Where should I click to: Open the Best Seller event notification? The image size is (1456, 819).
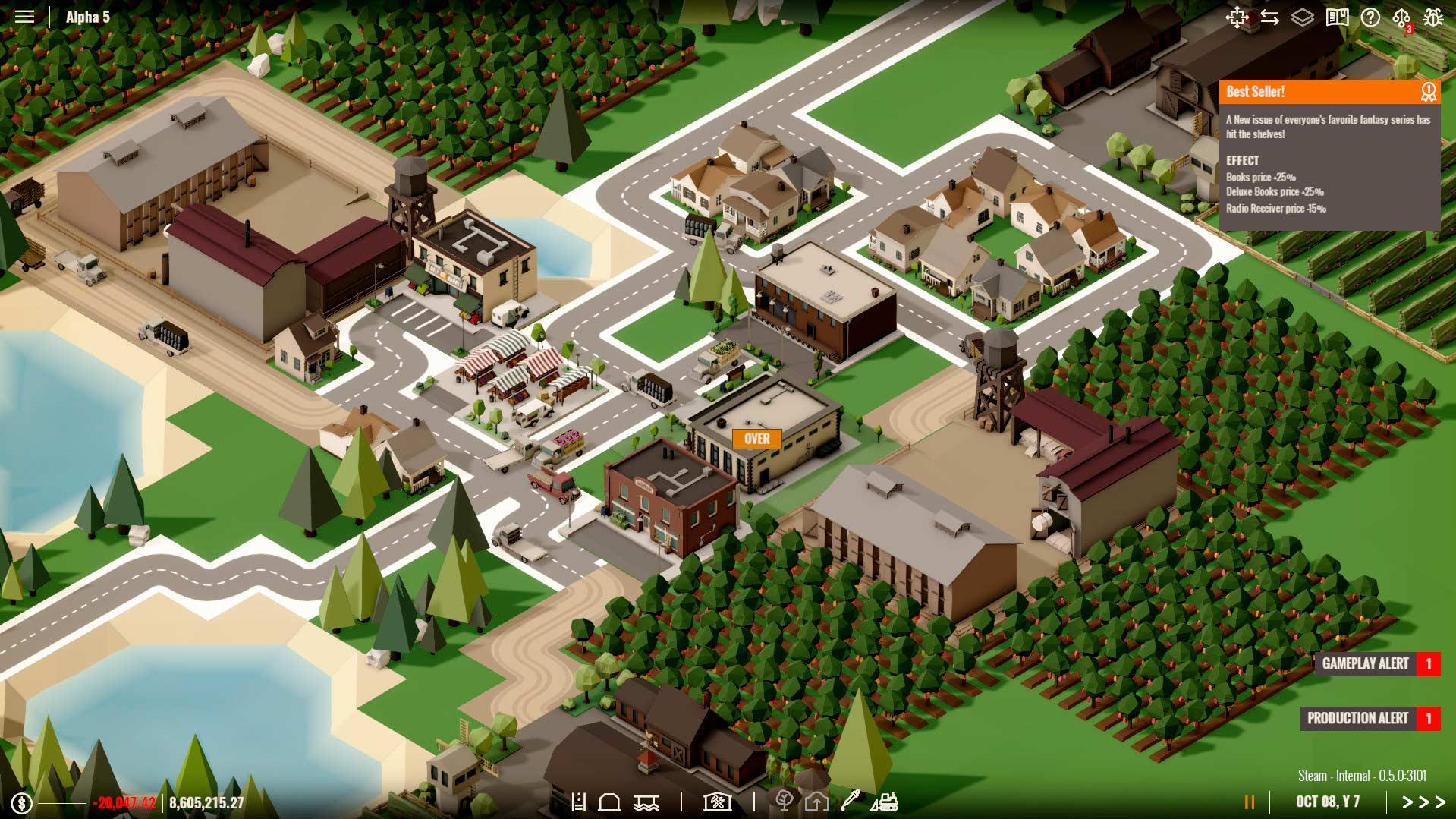[x=1329, y=92]
